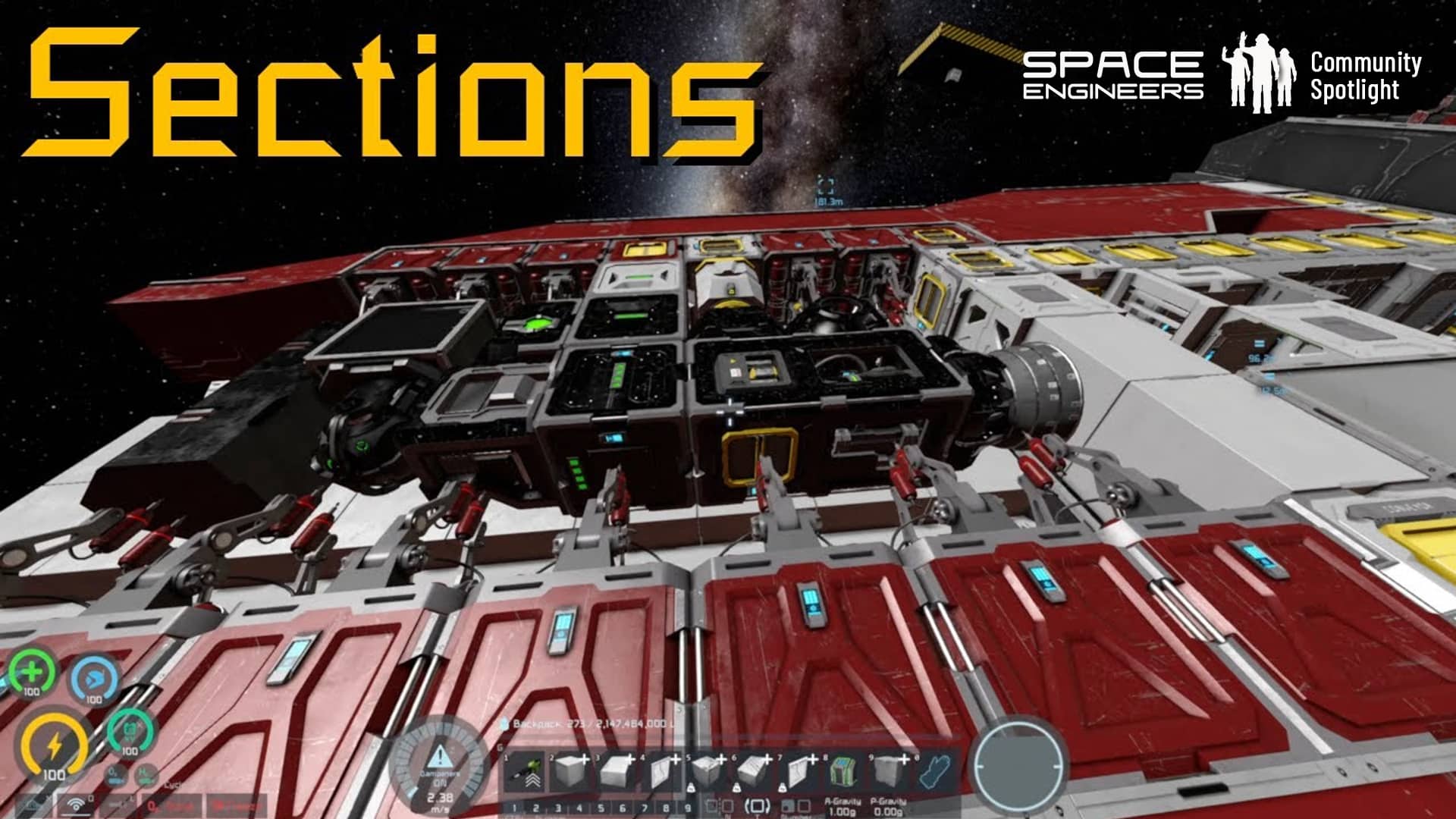
Task: Select the thin panel block in slot 4
Action: (x=661, y=773)
